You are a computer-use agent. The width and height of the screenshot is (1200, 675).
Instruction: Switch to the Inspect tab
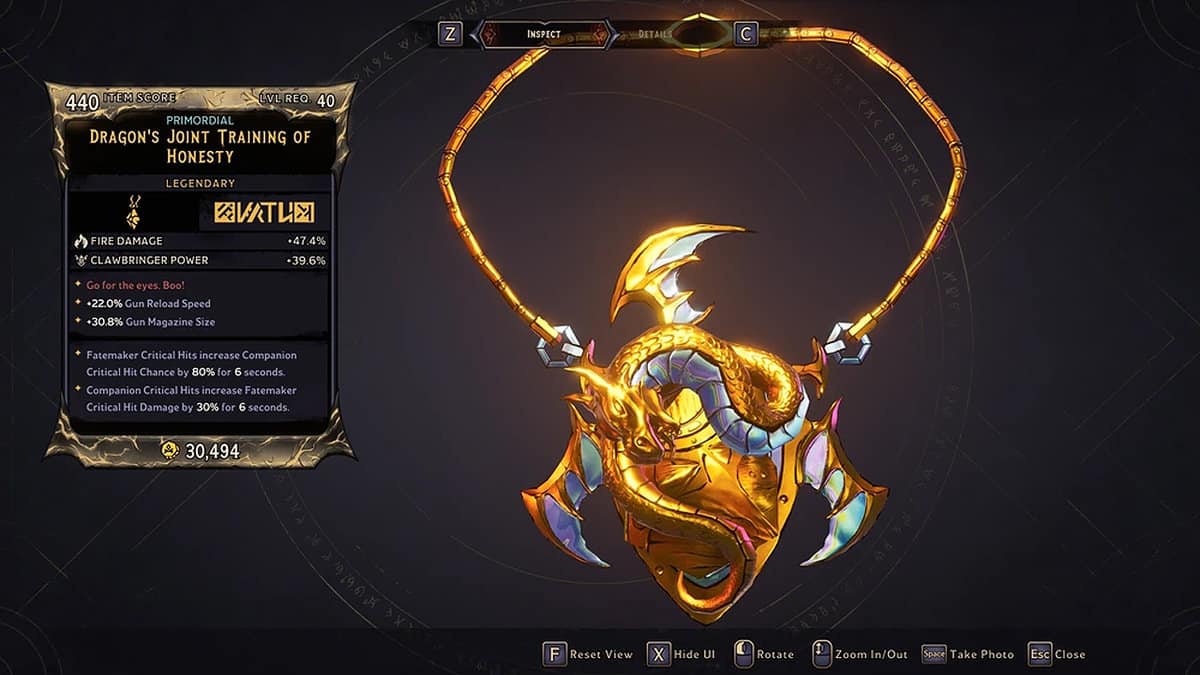point(544,34)
